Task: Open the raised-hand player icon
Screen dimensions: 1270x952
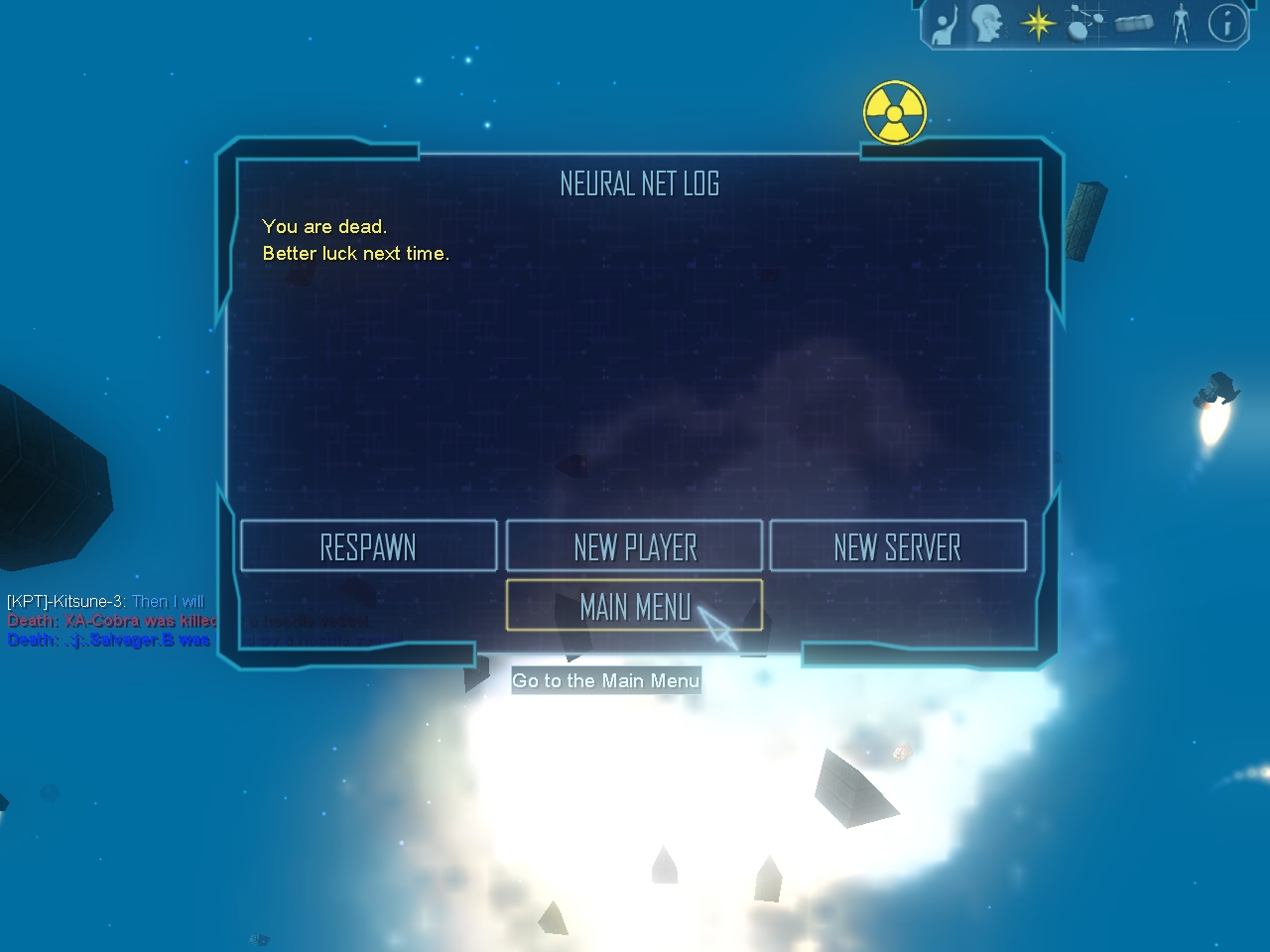Action: tap(944, 25)
